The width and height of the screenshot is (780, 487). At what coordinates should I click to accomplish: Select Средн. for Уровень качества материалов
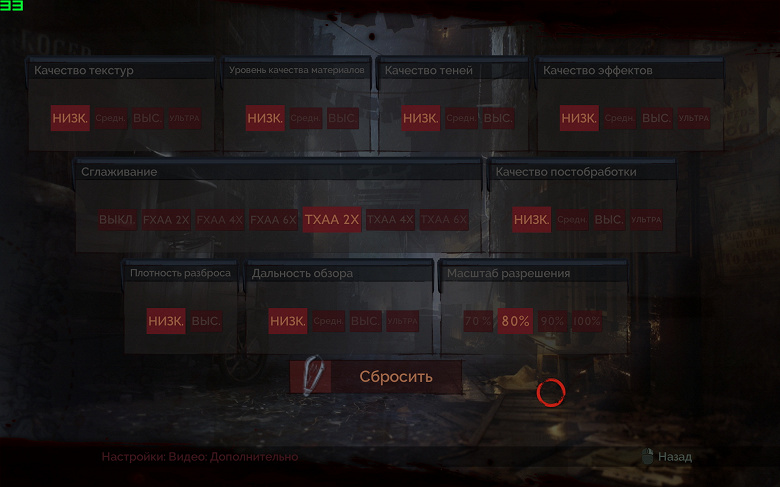305,119
